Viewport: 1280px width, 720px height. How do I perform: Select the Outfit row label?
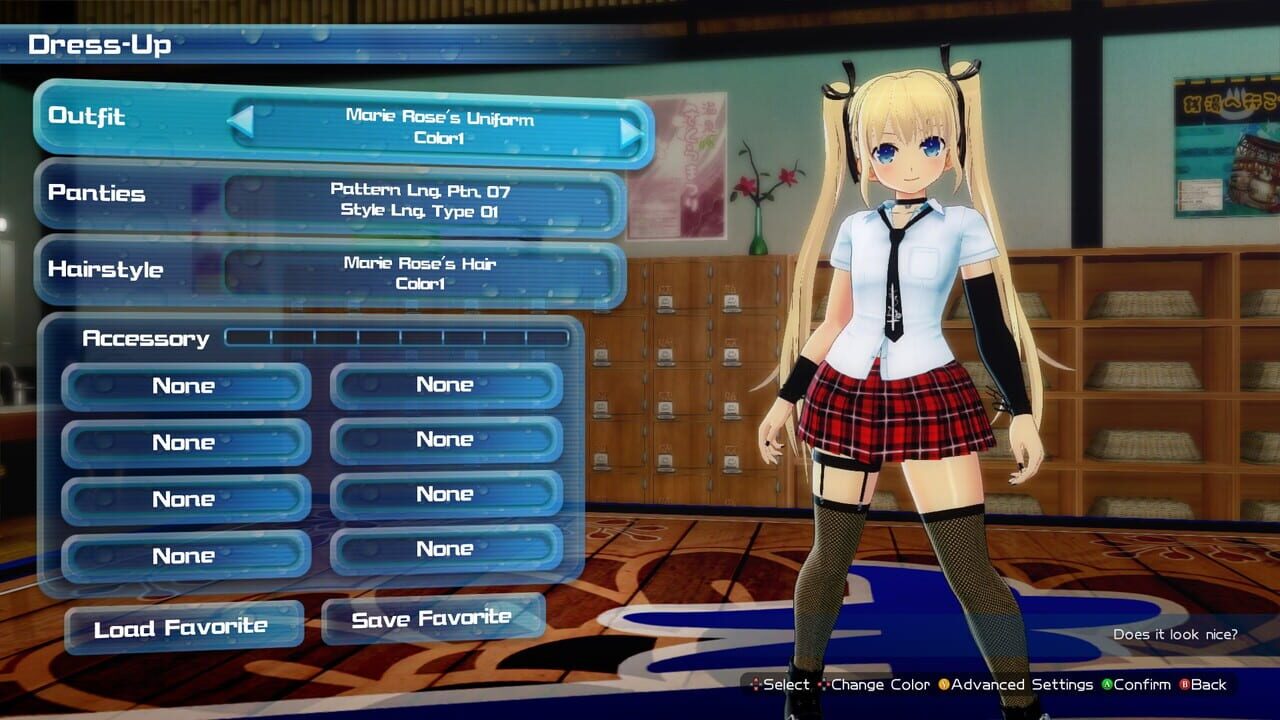point(86,118)
